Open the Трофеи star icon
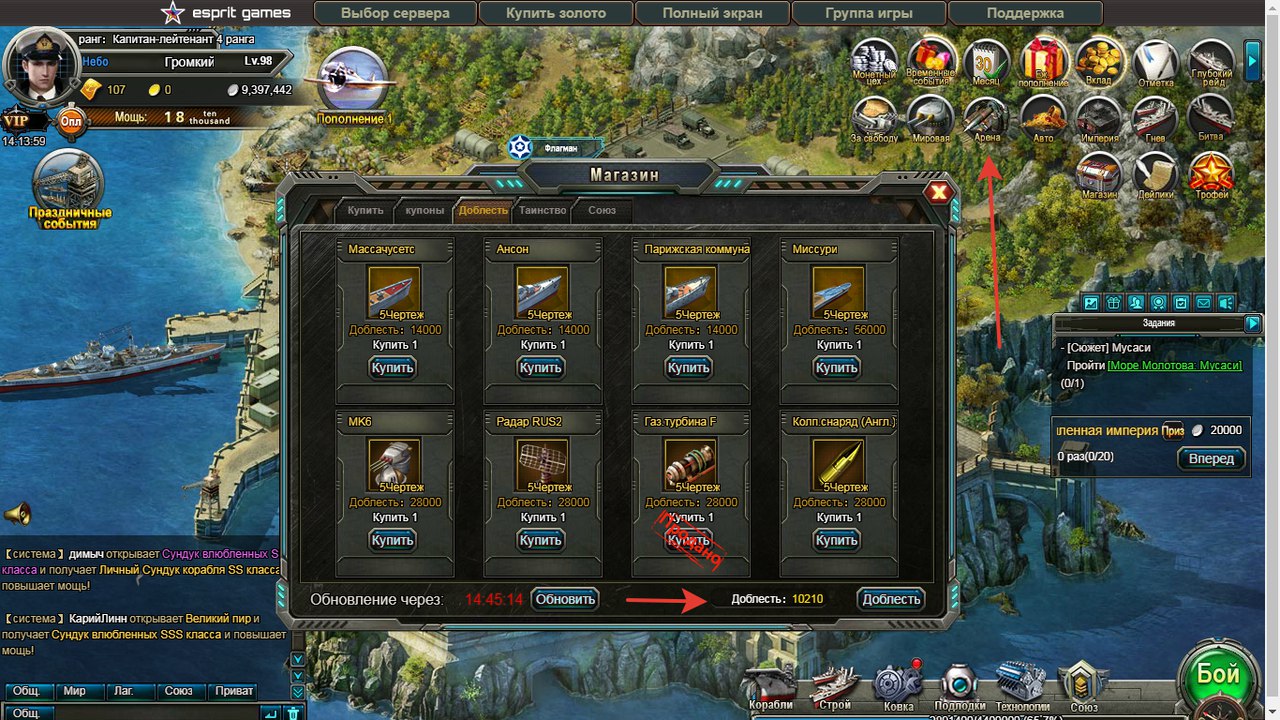Image resolution: width=1280 pixels, height=720 pixels. click(1210, 174)
